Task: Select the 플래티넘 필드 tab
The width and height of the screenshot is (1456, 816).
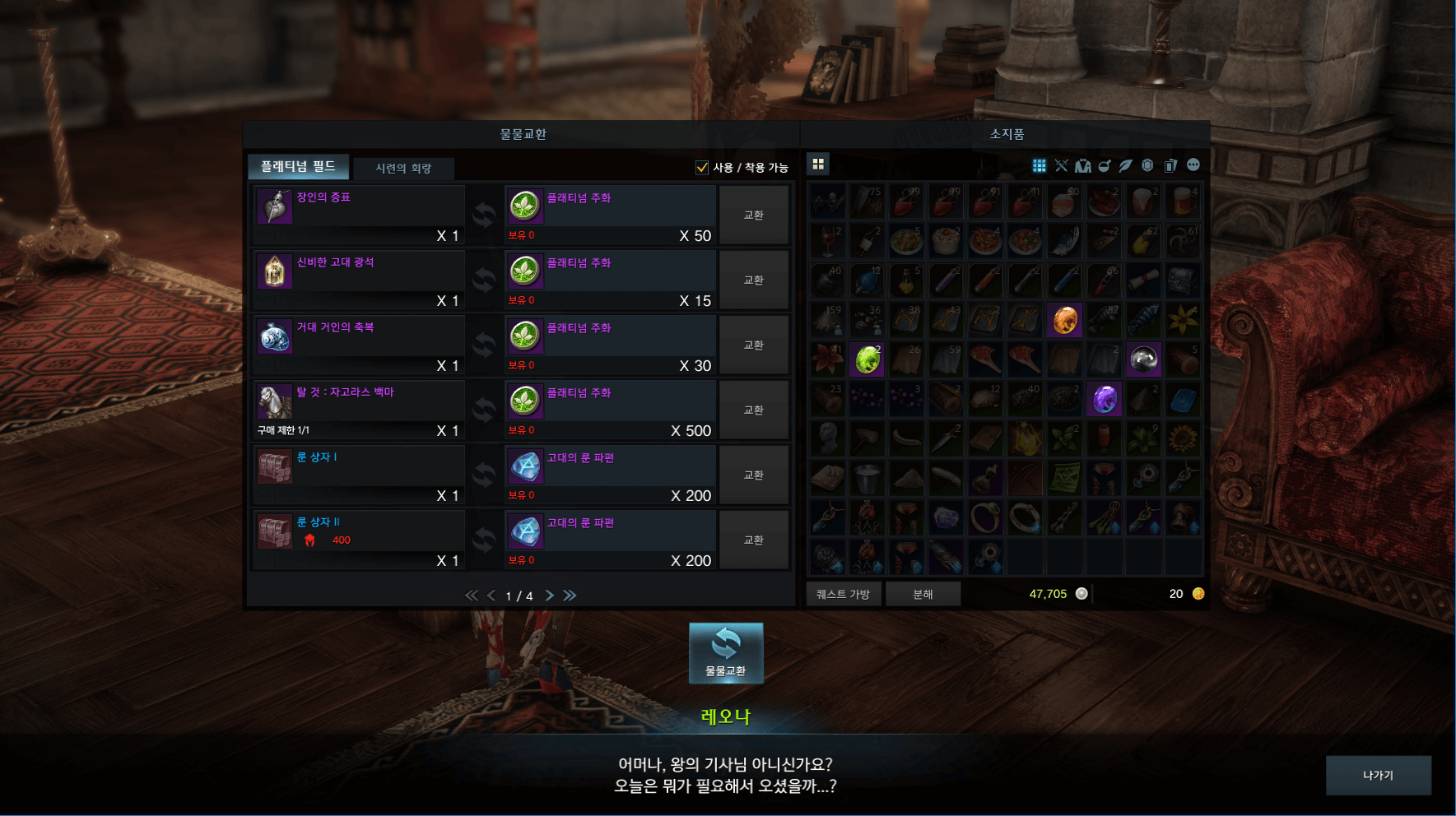Action: tap(298, 167)
